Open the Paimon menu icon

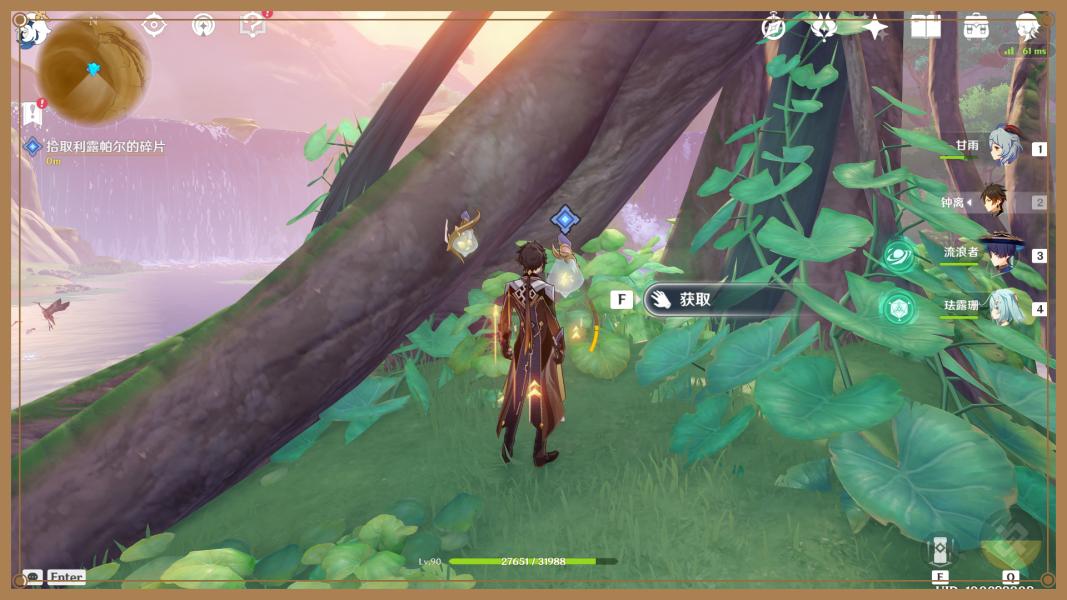33,30
